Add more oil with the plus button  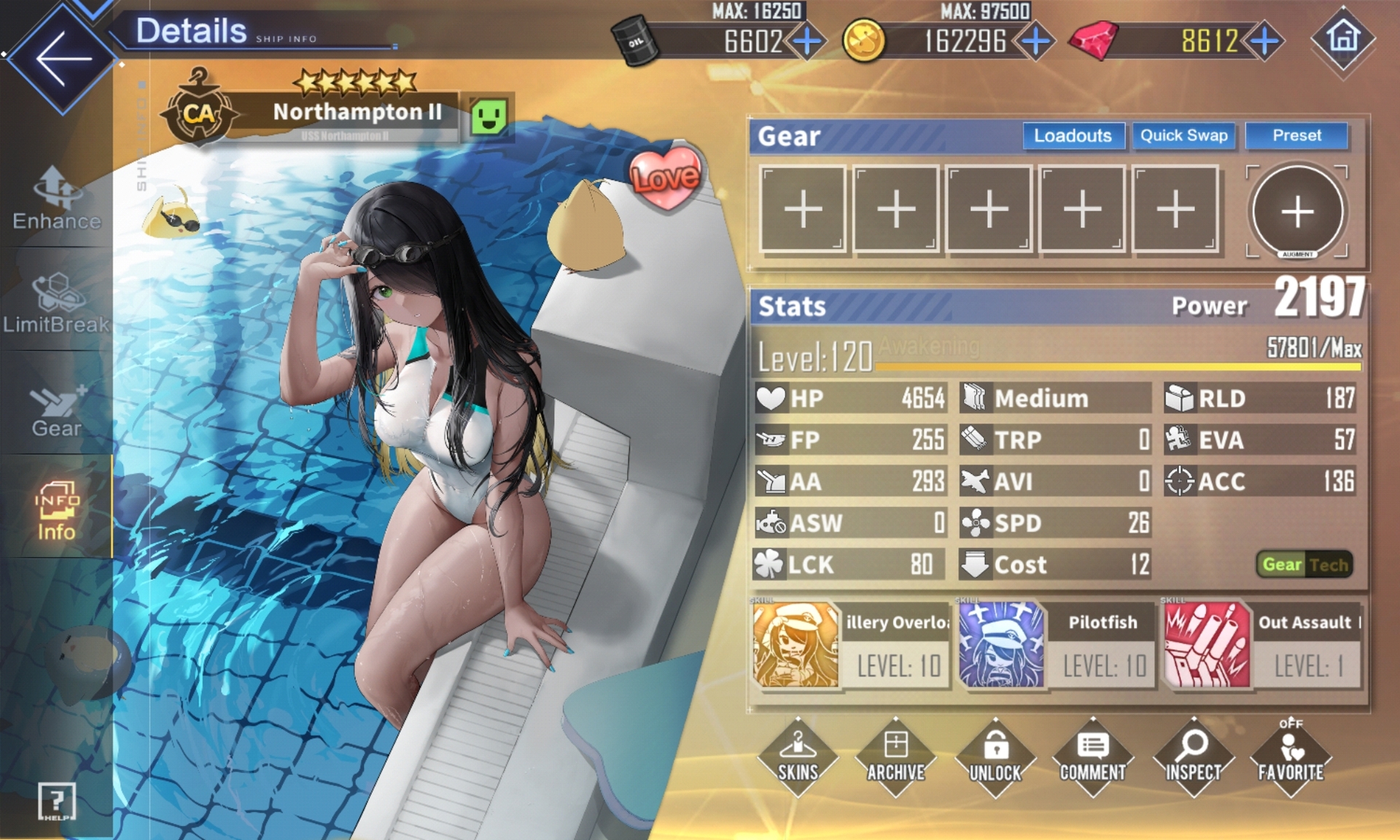pyautogui.click(x=807, y=42)
